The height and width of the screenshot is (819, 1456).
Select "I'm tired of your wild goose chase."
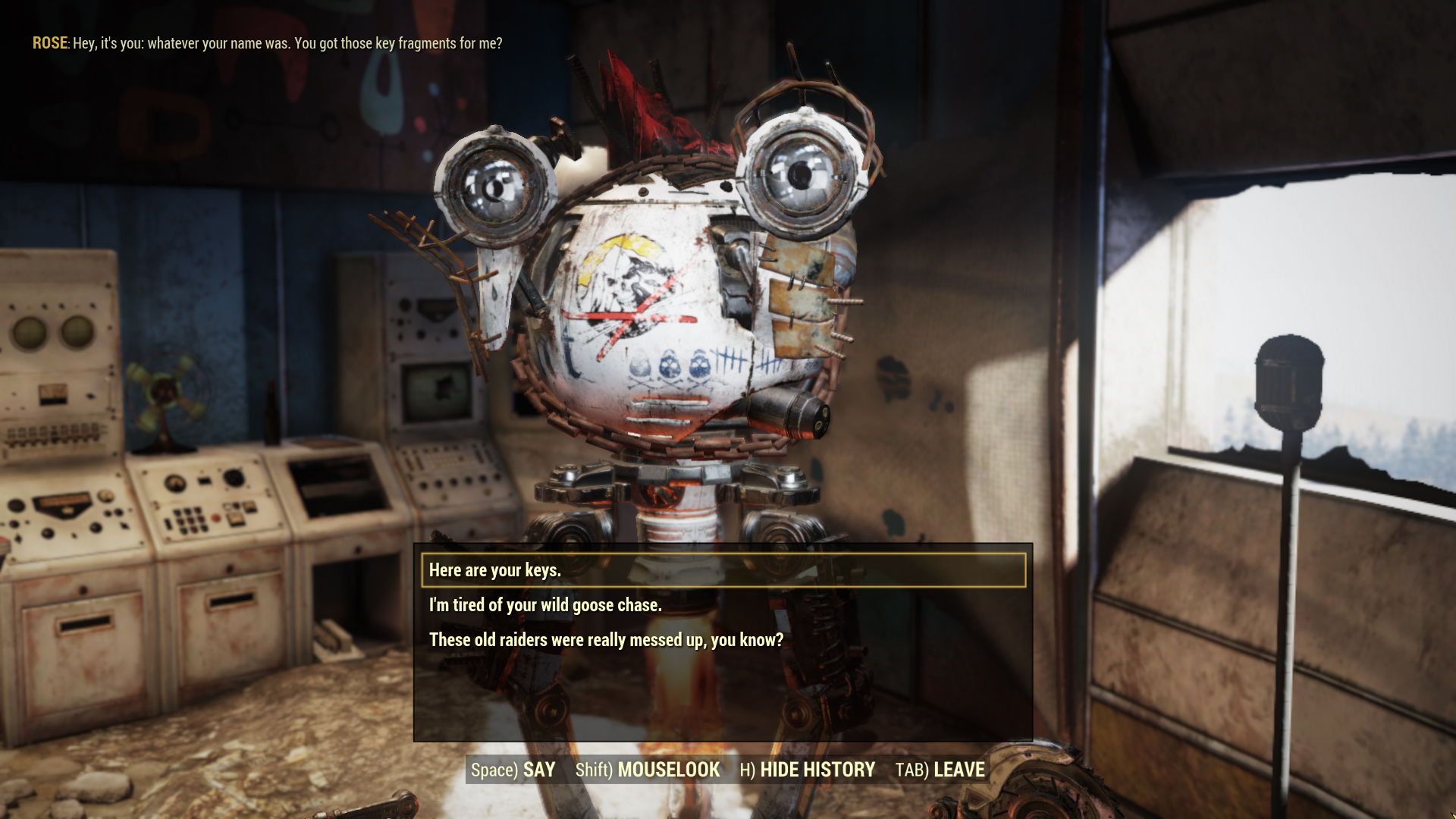545,605
